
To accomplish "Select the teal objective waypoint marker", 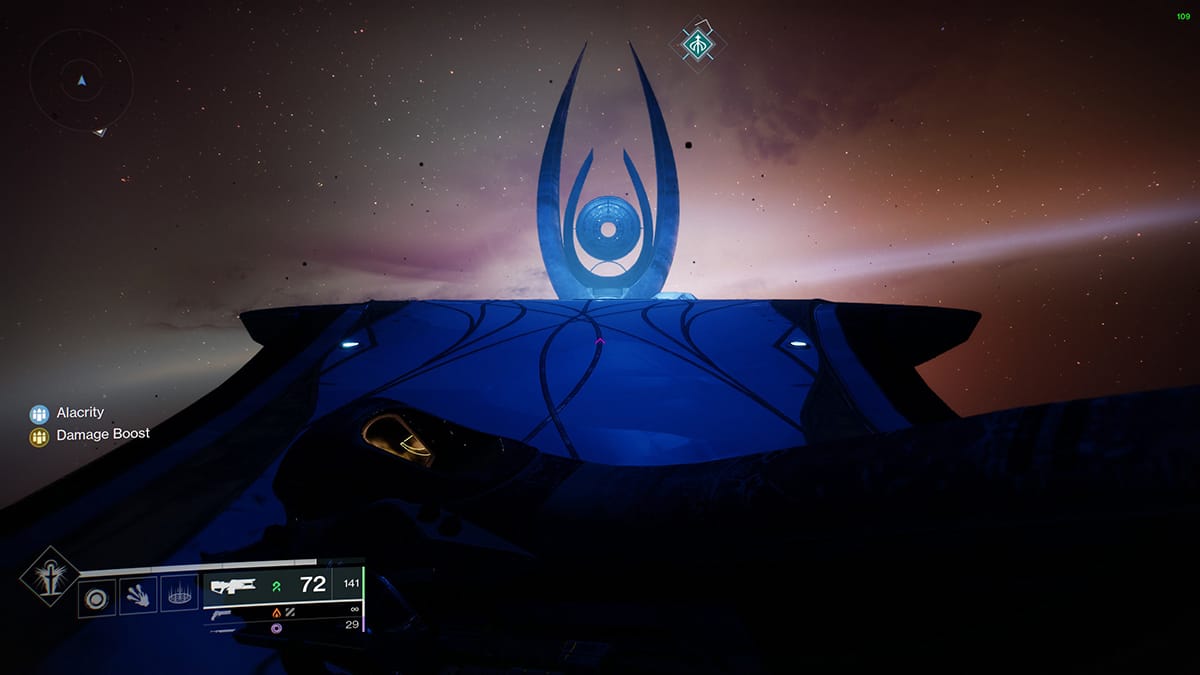I will 696,43.
